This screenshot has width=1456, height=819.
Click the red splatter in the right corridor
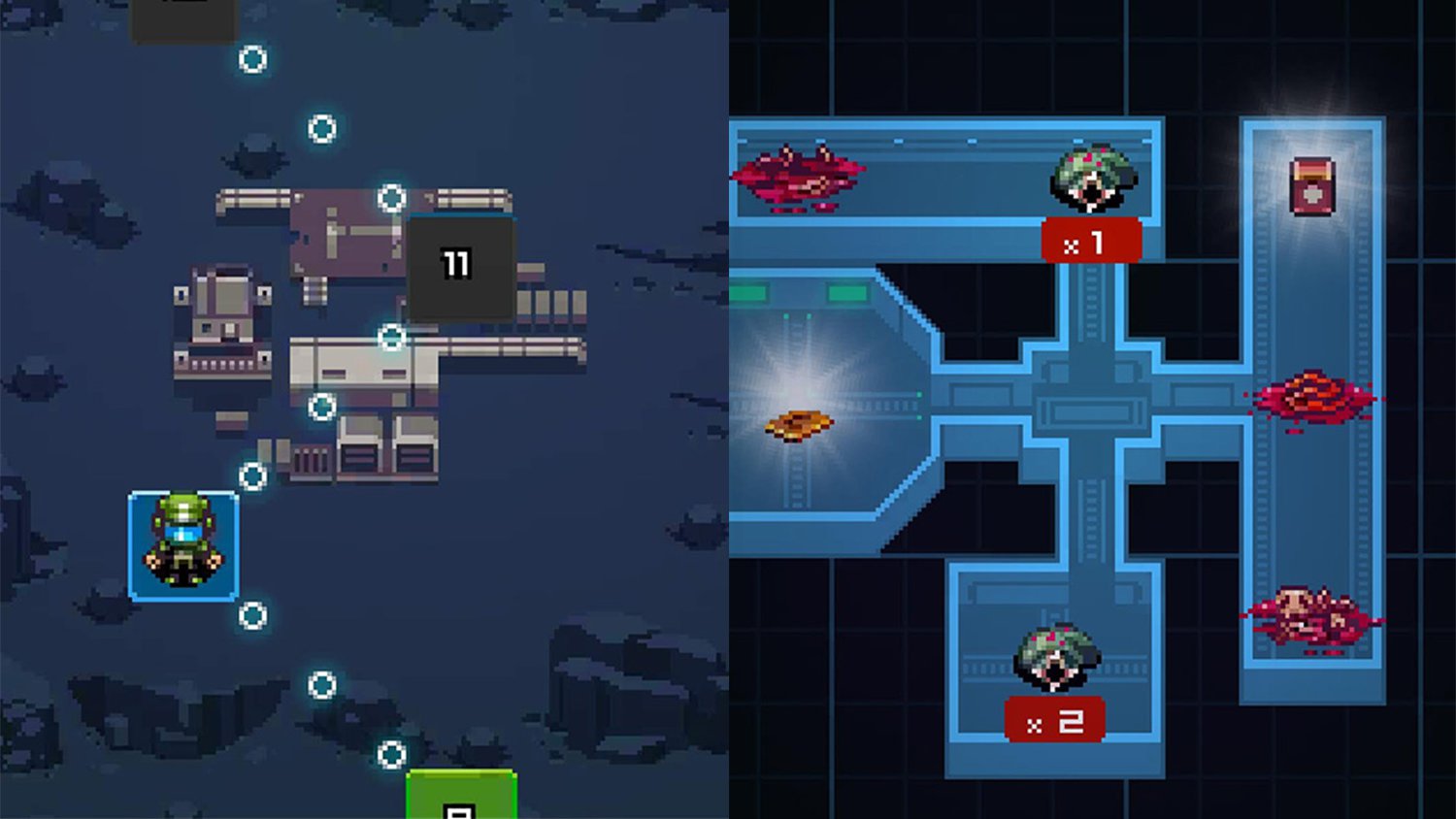pos(1313,400)
